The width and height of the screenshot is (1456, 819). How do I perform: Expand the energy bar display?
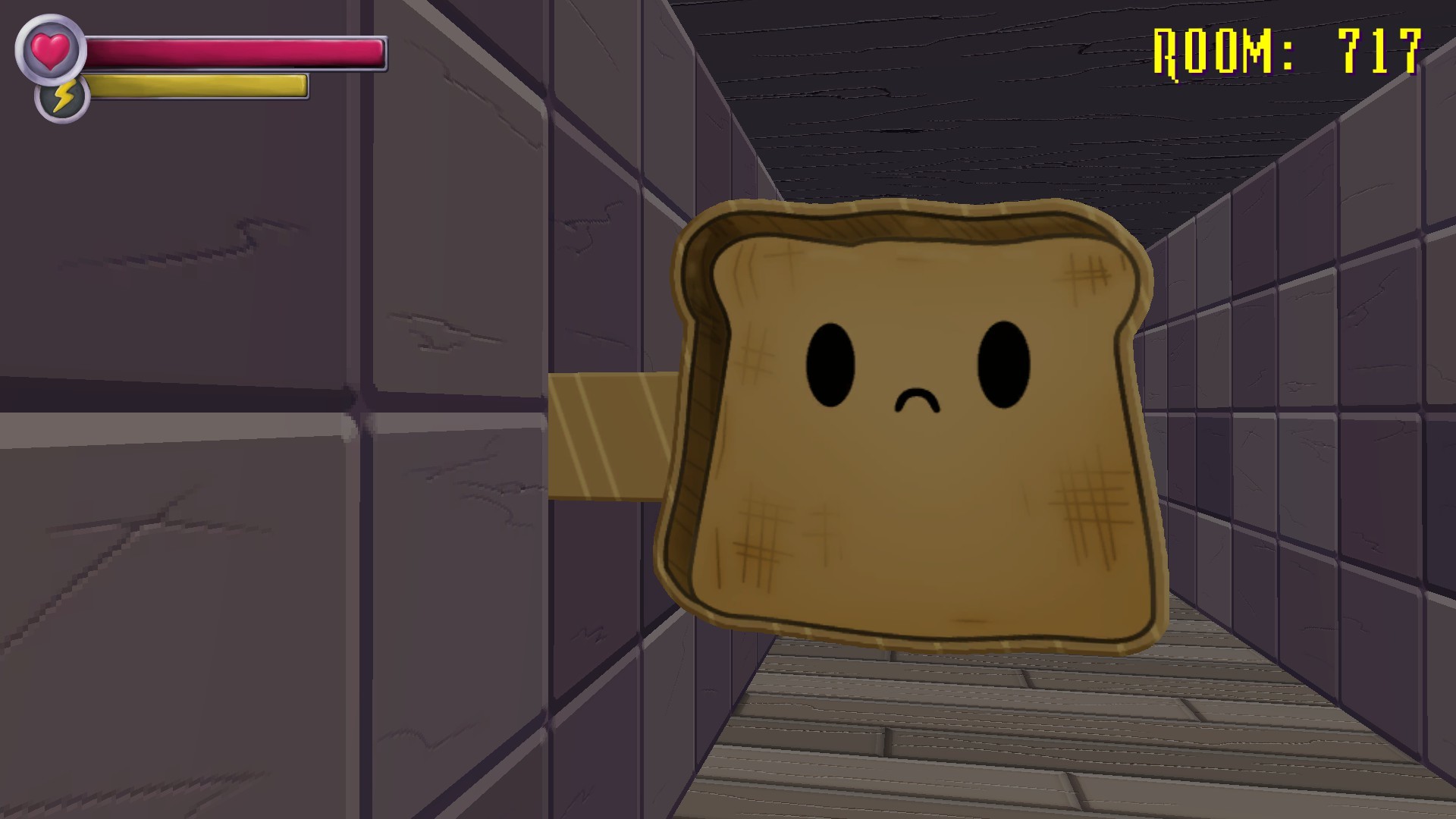[x=197, y=86]
